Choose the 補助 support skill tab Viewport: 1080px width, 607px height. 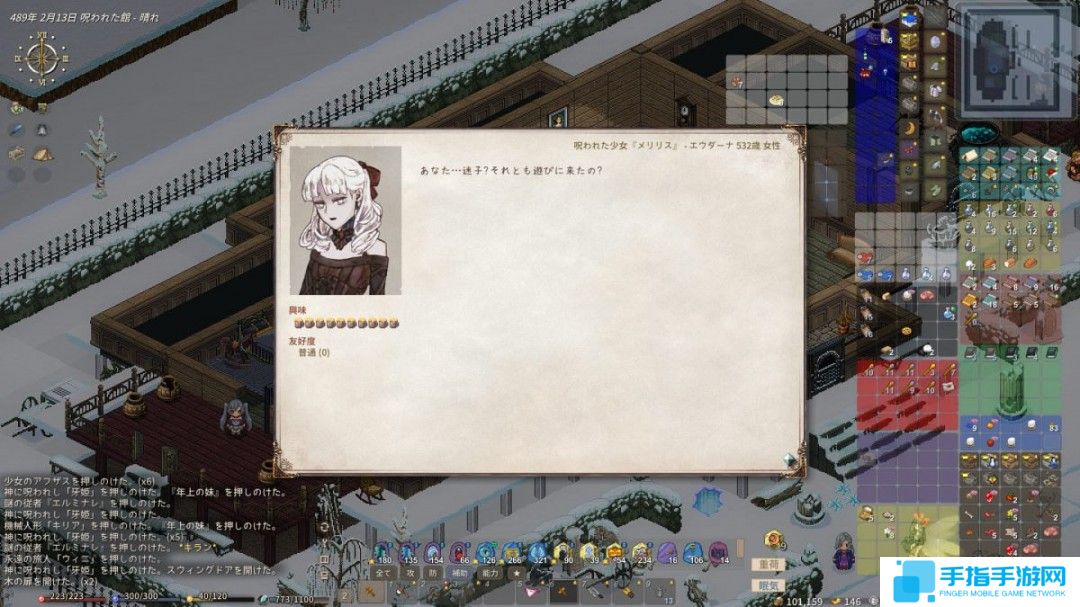coord(460,574)
